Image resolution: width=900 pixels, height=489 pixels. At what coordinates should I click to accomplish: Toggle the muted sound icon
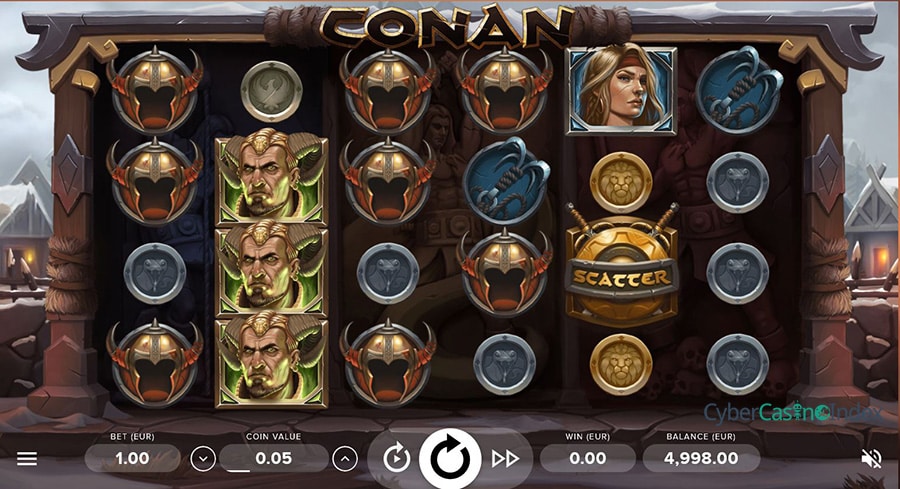pyautogui.click(x=871, y=459)
